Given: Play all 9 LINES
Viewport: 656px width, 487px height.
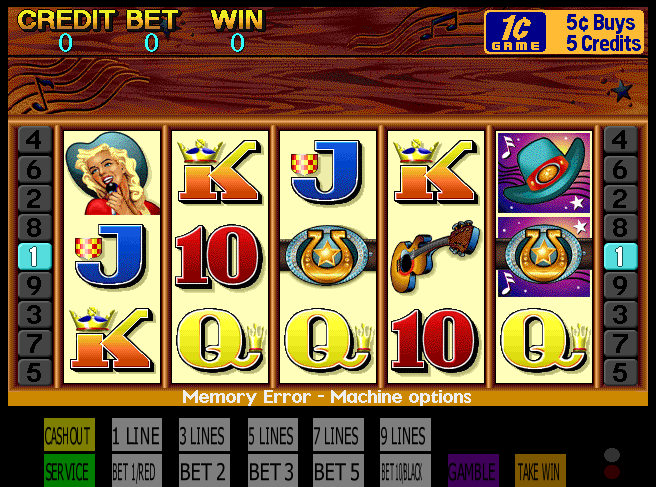Looking at the screenshot, I should [404, 436].
